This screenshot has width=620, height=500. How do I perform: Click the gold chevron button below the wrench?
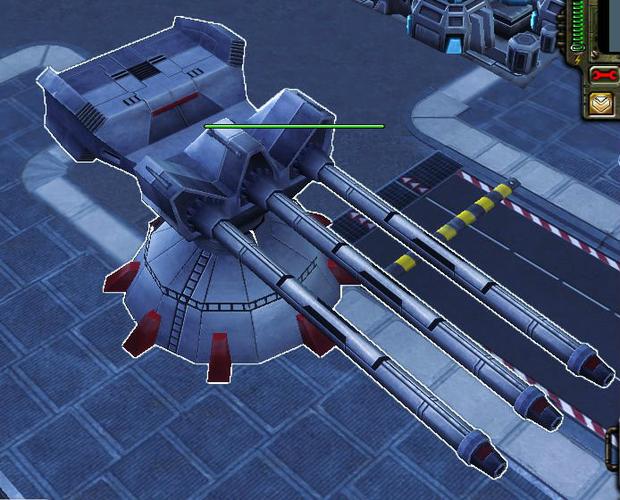click(603, 103)
